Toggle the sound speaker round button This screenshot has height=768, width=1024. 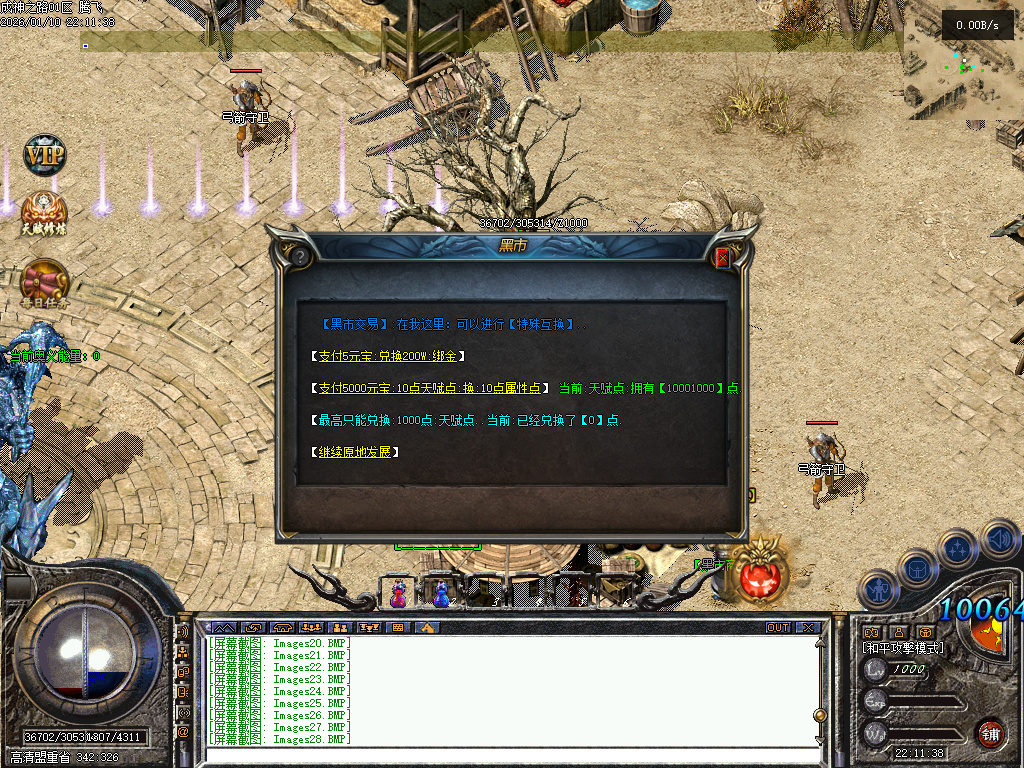[x=999, y=538]
